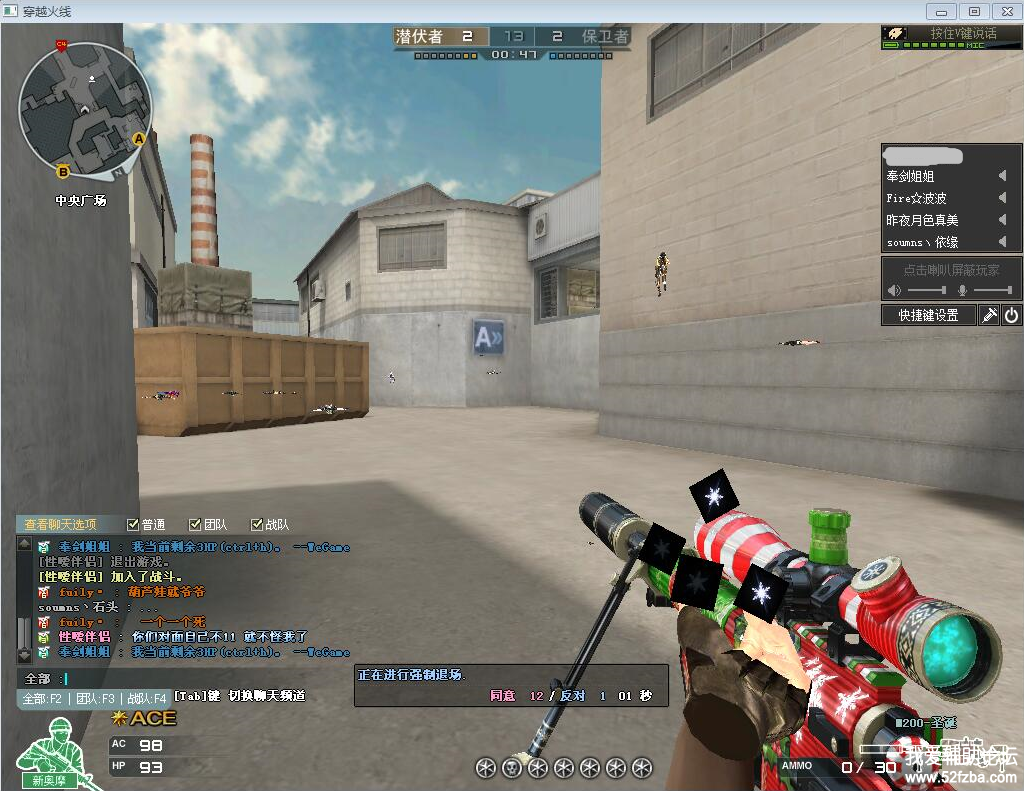Mute player Fire☆波波 via speaker icon
The height and width of the screenshot is (791, 1024).
pos(1002,198)
